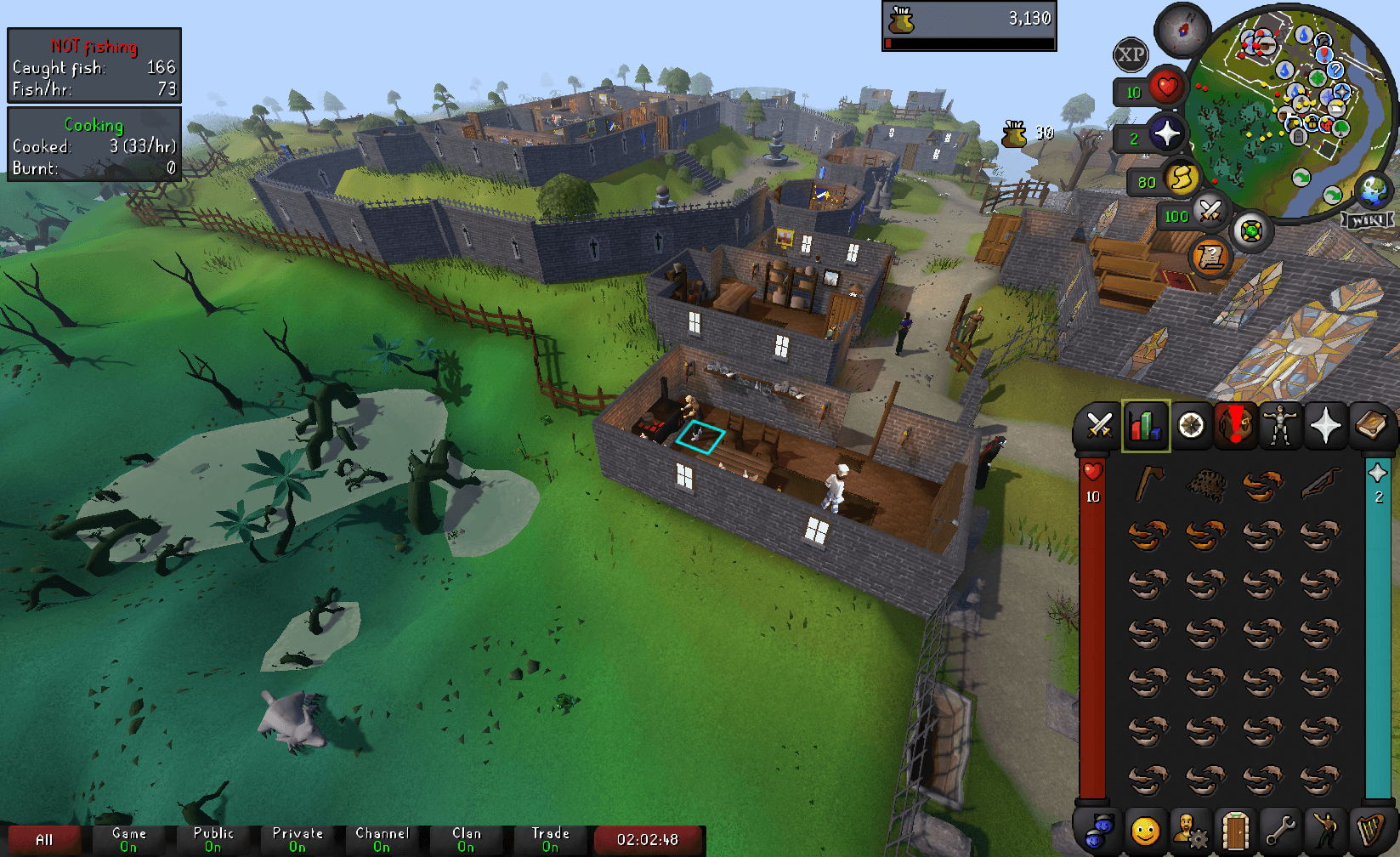
Task: Open the Magic spellbook tab
Action: (1371, 425)
